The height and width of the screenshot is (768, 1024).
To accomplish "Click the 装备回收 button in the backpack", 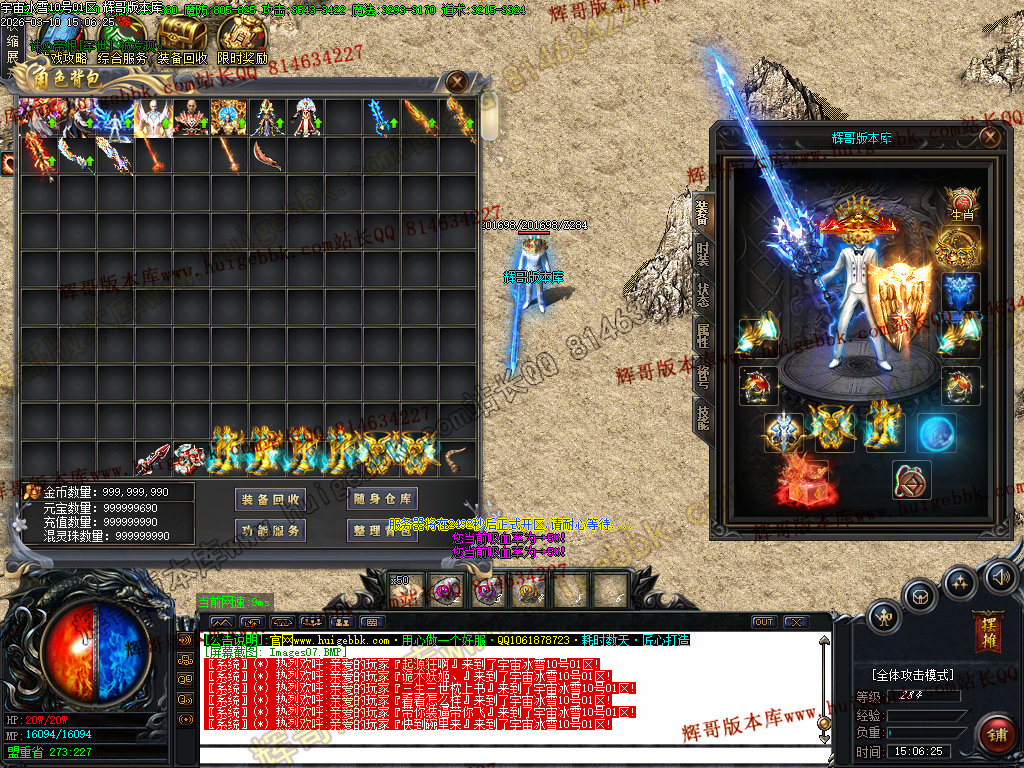I will (x=270, y=499).
